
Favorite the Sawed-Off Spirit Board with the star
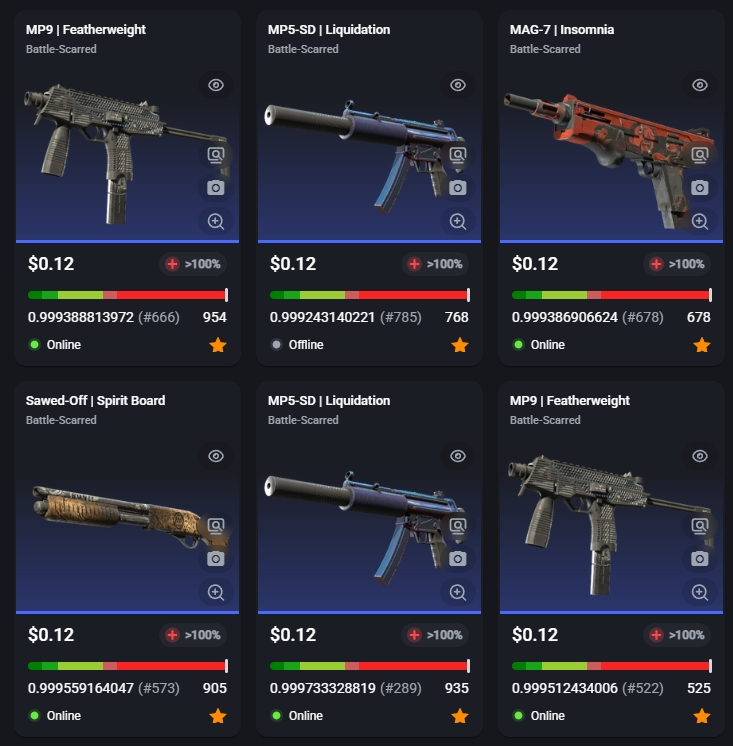218,716
